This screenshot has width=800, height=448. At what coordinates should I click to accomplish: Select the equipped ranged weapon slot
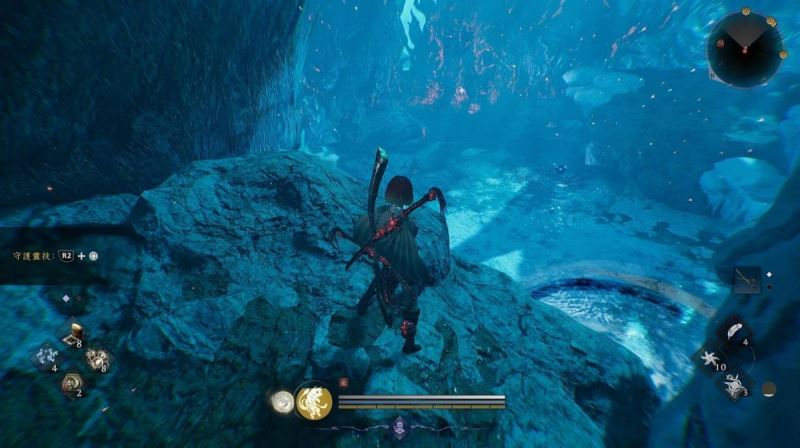(745, 280)
